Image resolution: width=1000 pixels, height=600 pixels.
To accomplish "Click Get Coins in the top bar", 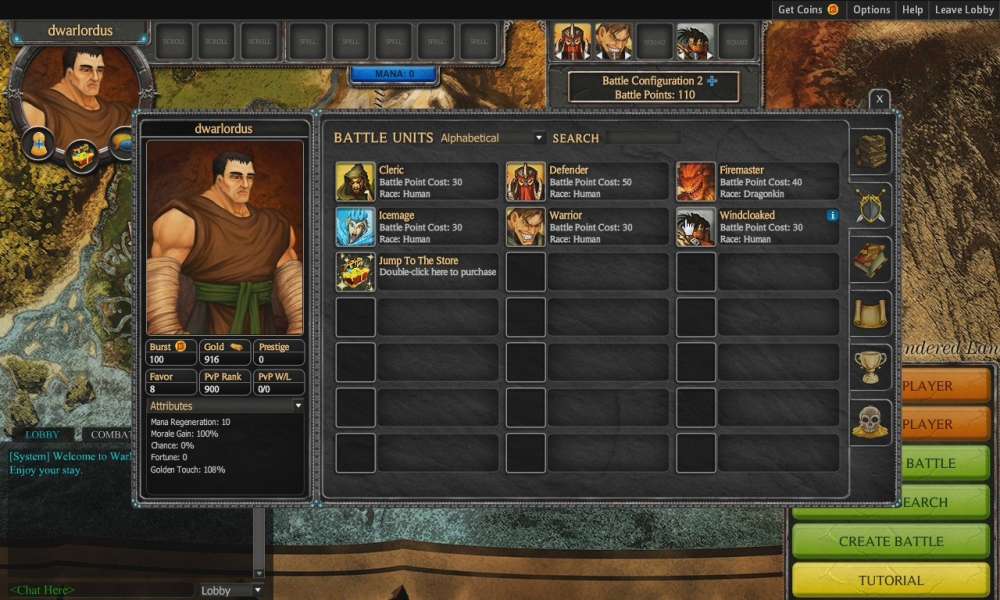I will click(808, 10).
